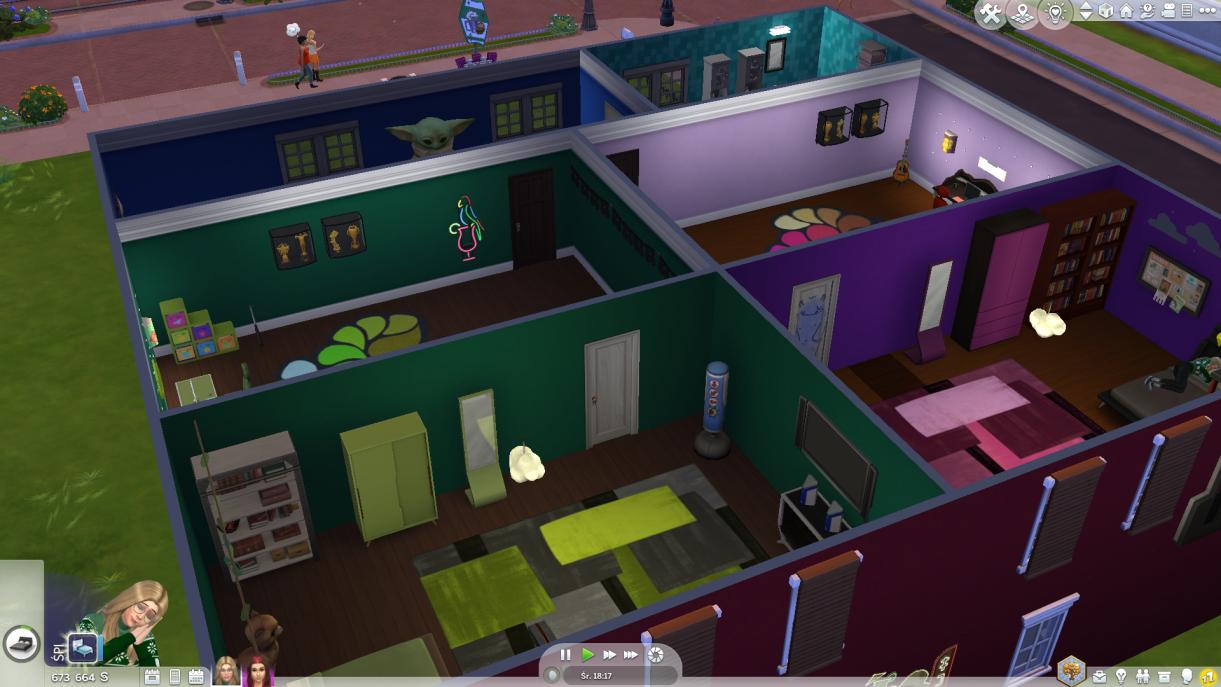Open the phone icon
The image size is (1221, 687).
(175, 677)
